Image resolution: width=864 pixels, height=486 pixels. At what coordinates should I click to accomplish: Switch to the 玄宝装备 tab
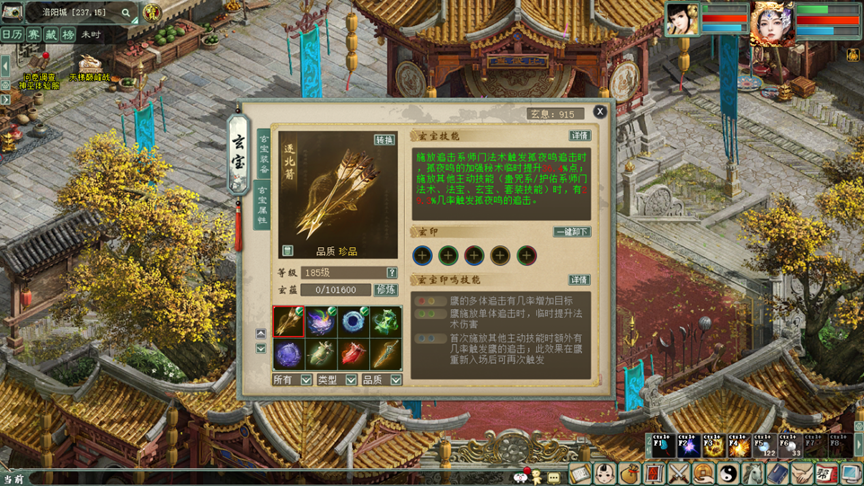[264, 153]
